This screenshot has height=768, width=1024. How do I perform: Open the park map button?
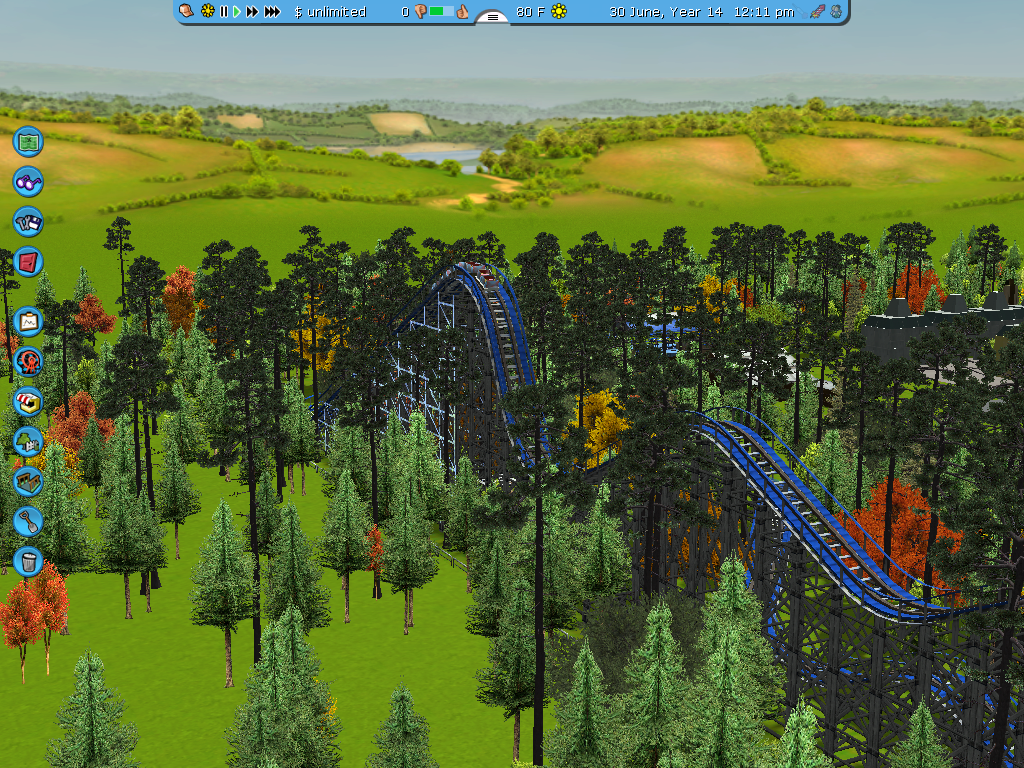coord(28,141)
